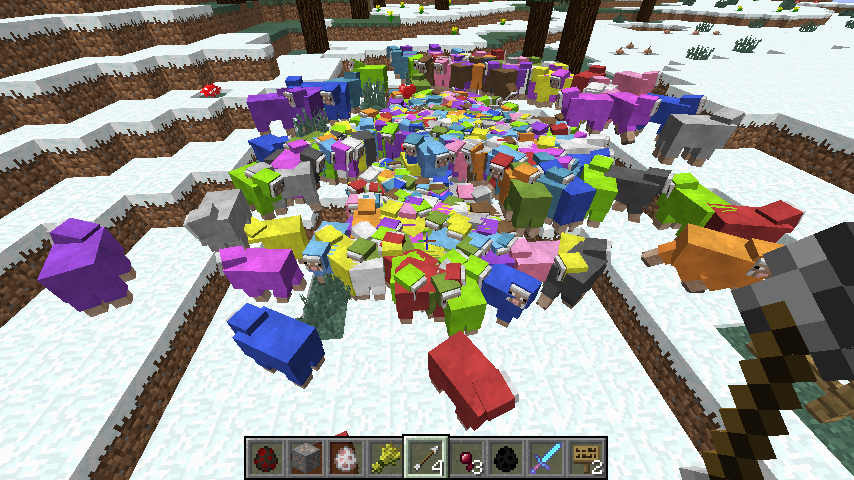Select the wooden sign slot
This screenshot has height=480, width=854.
[586, 457]
